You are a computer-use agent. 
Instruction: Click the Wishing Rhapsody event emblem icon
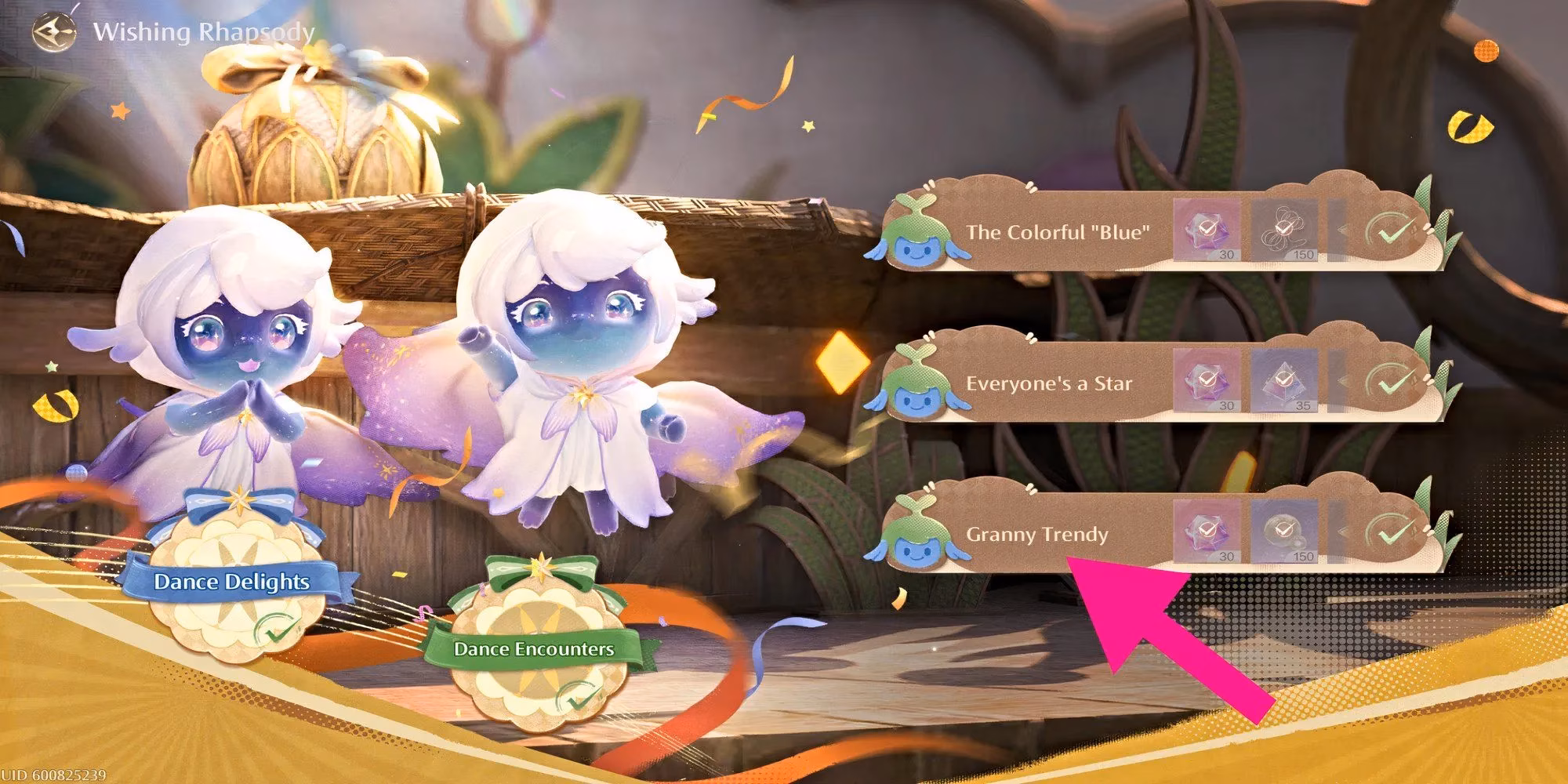(x=54, y=31)
